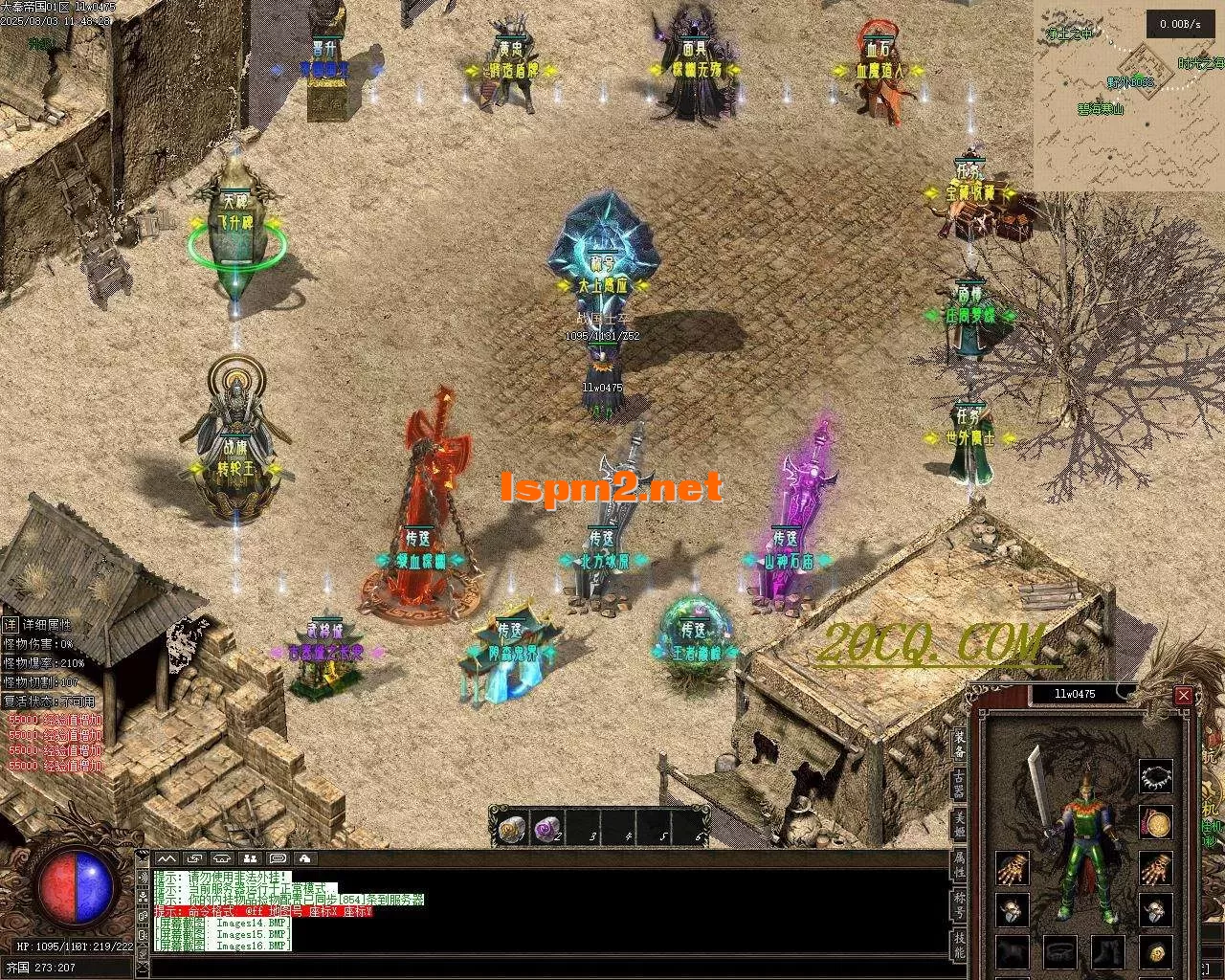Viewport: 1225px width, 980px height.
Task: Open the minimap in the corner
Action: click(x=1129, y=96)
